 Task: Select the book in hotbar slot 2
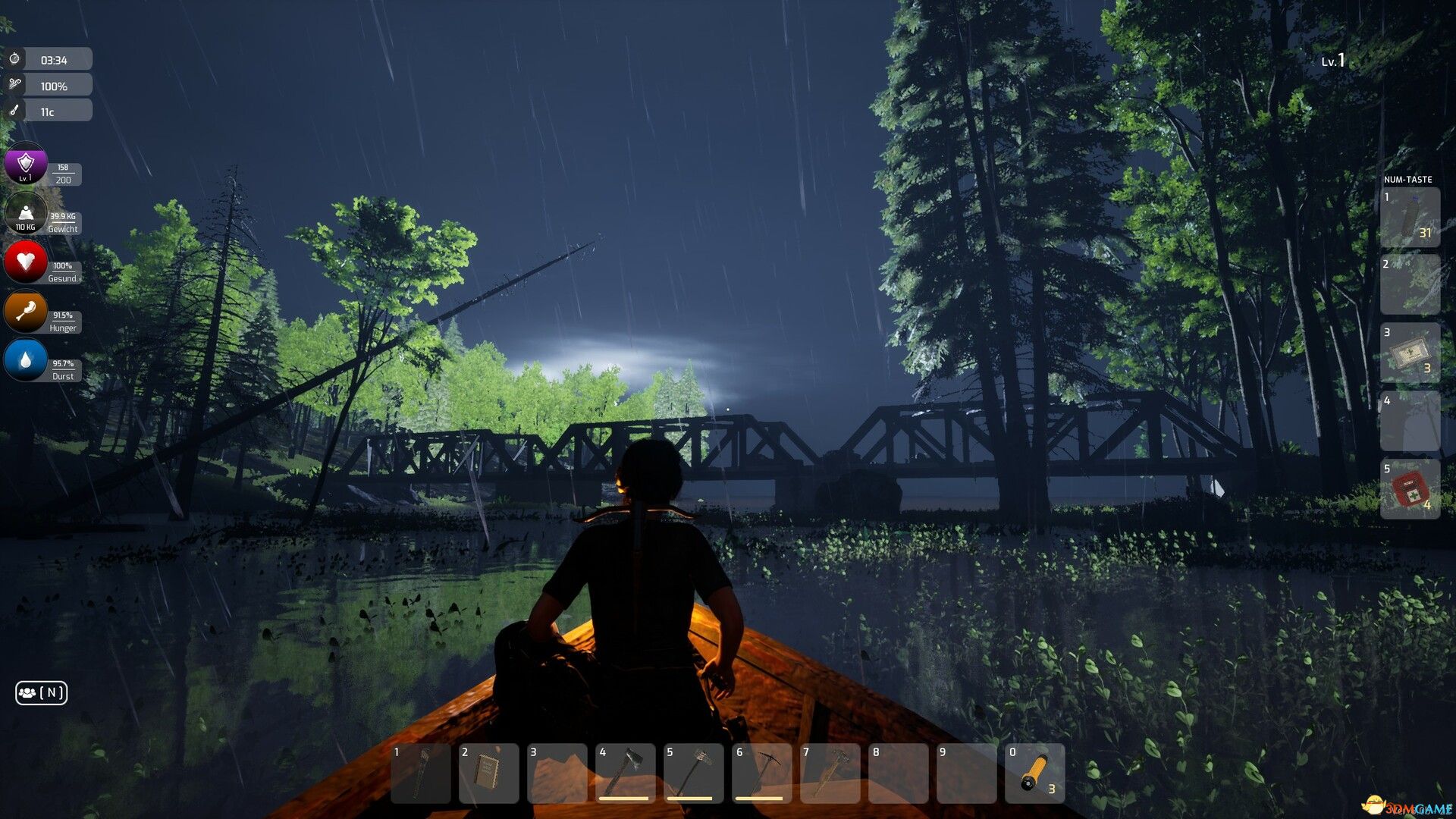click(488, 772)
